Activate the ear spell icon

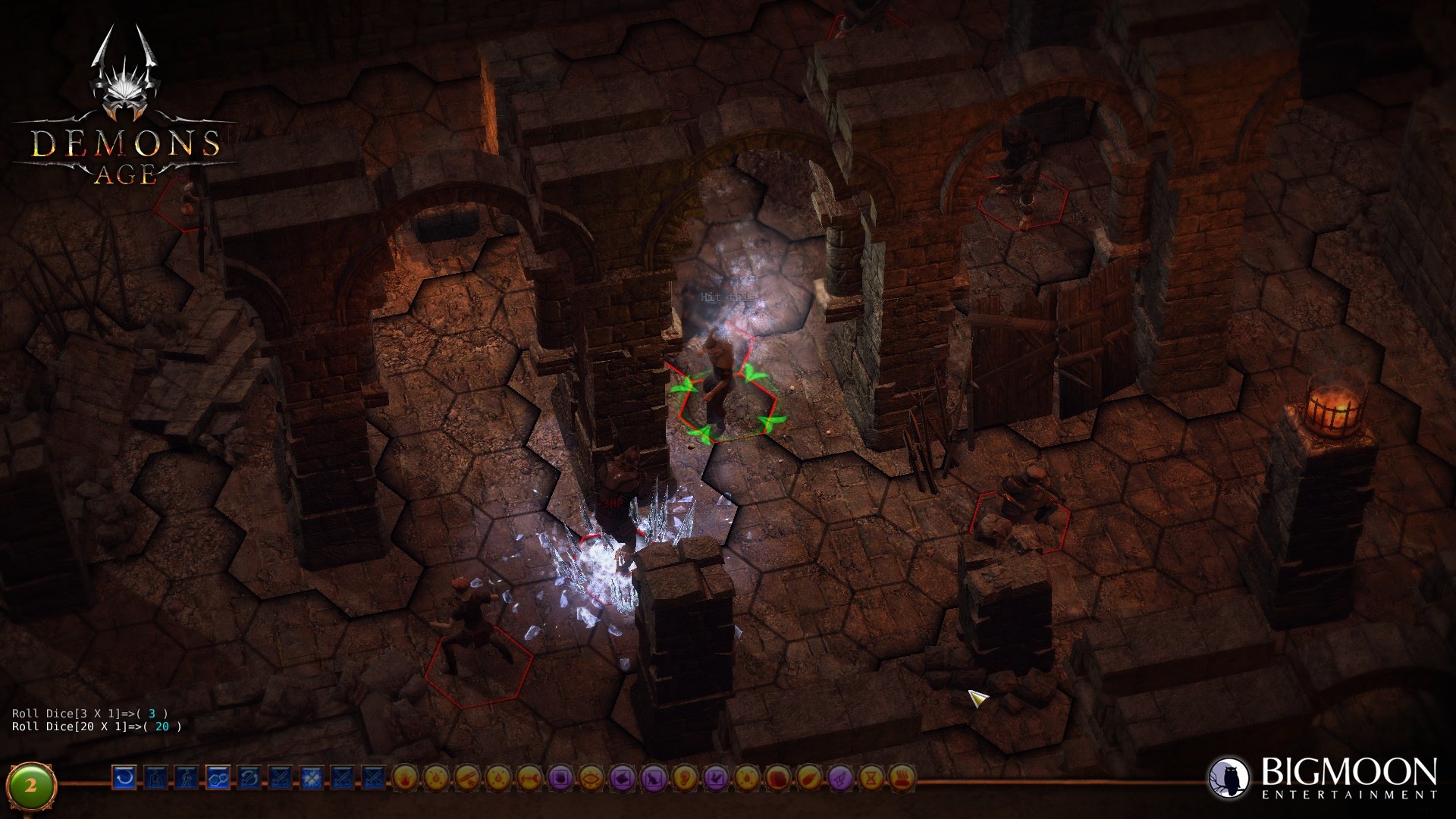(x=685, y=777)
